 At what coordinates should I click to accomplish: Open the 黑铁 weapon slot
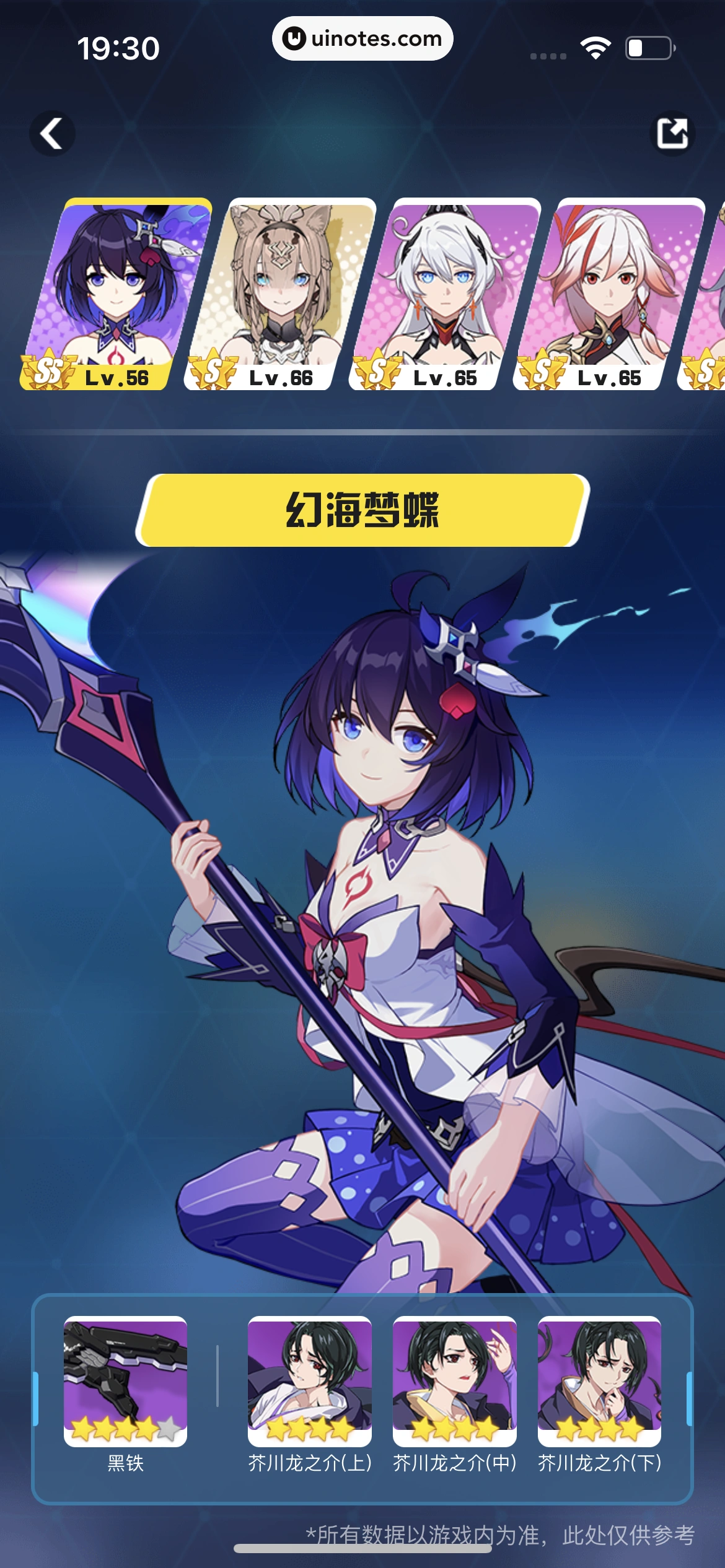coord(125,1381)
